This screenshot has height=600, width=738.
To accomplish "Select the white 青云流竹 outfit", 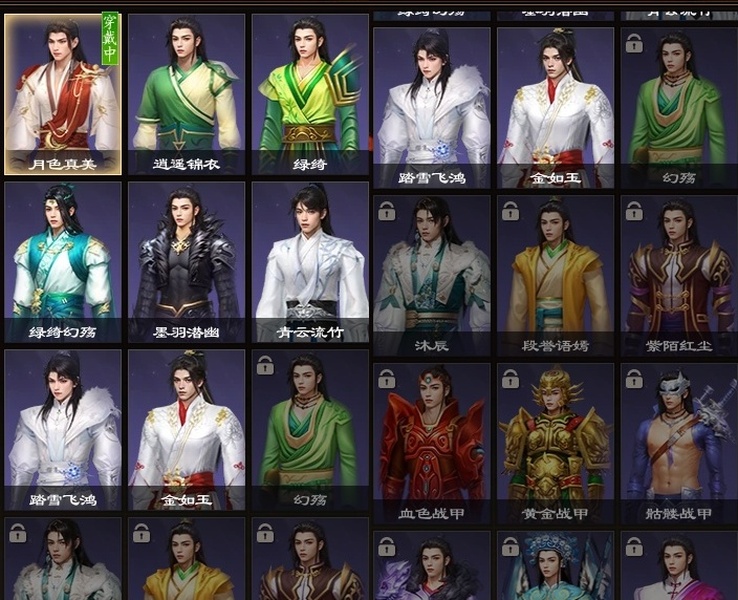I will pyautogui.click(x=310, y=262).
